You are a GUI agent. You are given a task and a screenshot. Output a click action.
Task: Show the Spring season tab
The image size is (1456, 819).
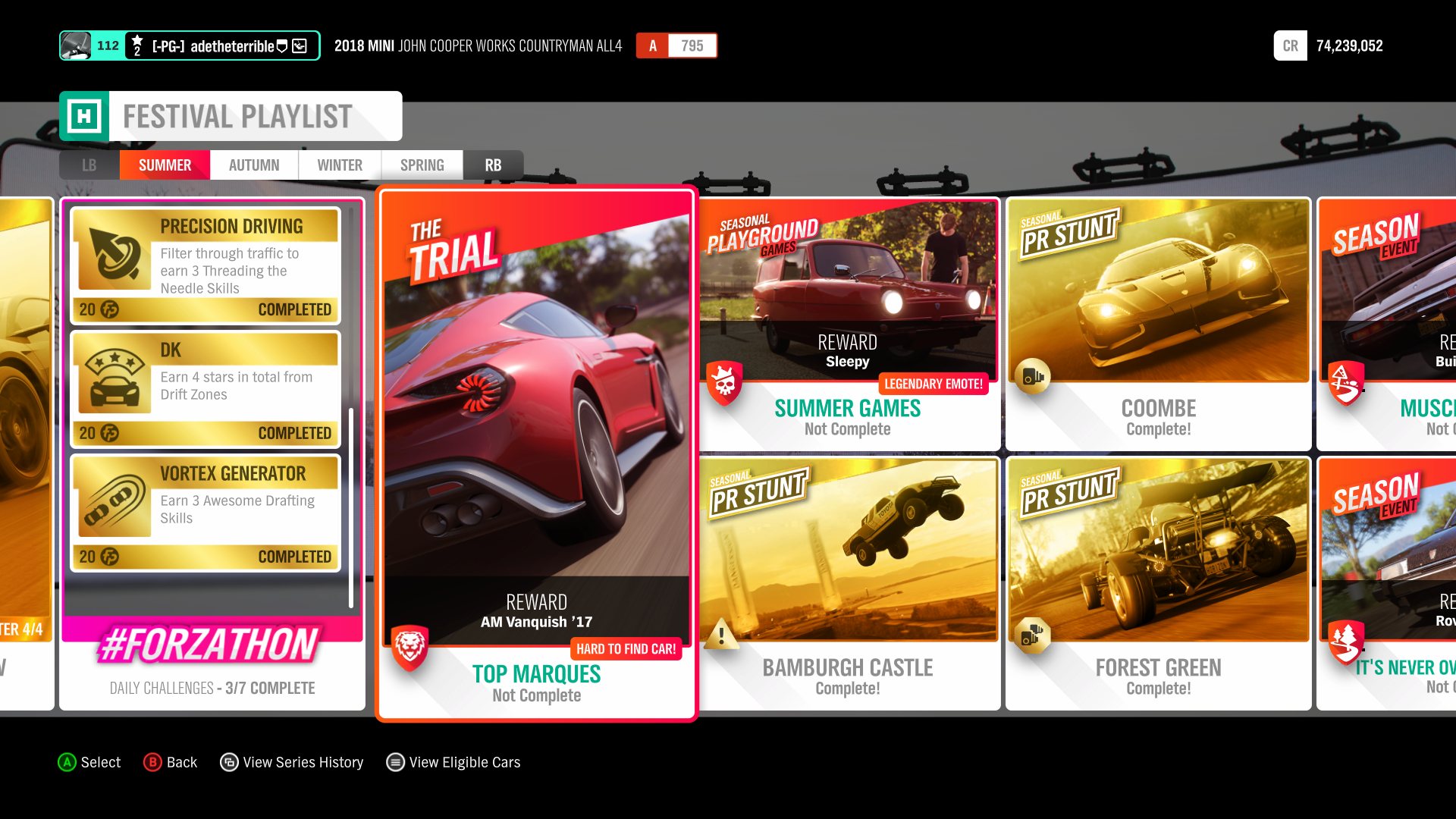422,165
